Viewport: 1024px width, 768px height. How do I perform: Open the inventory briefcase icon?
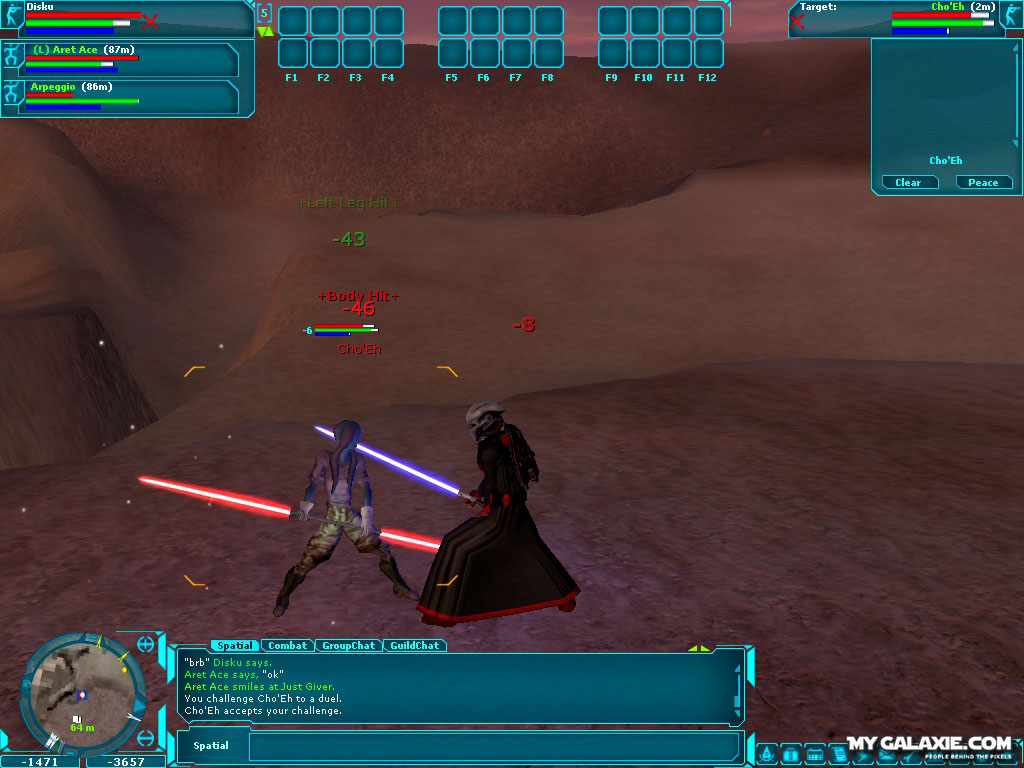tap(789, 753)
